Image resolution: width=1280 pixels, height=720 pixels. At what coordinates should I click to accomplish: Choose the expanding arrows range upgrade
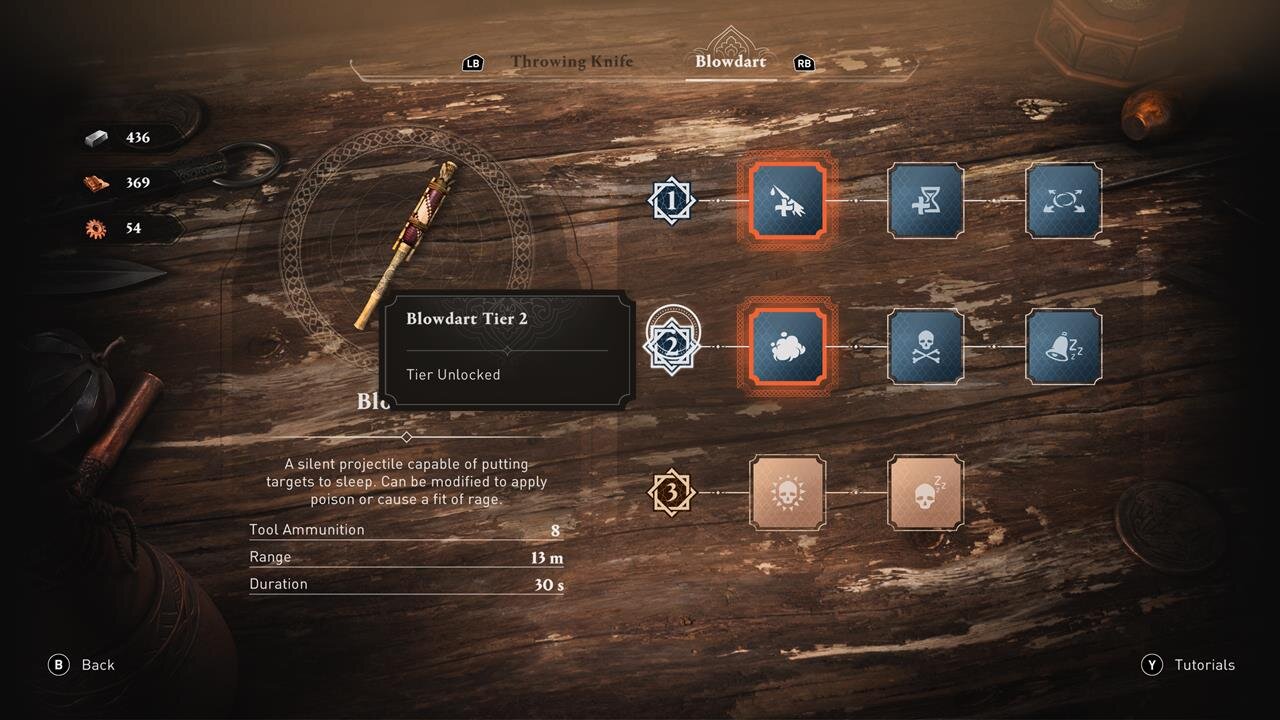[x=1063, y=201]
